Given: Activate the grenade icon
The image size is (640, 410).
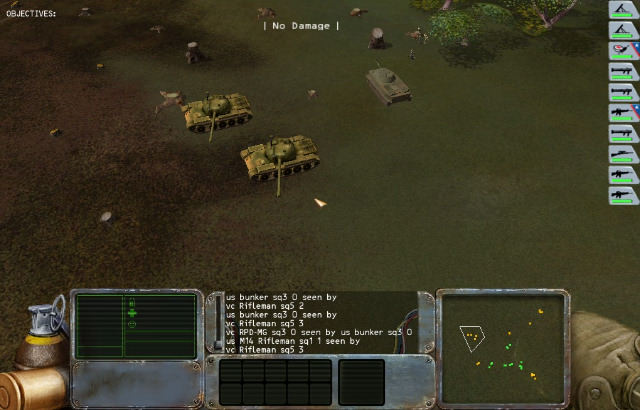Looking at the screenshot, I should click(x=43, y=322).
